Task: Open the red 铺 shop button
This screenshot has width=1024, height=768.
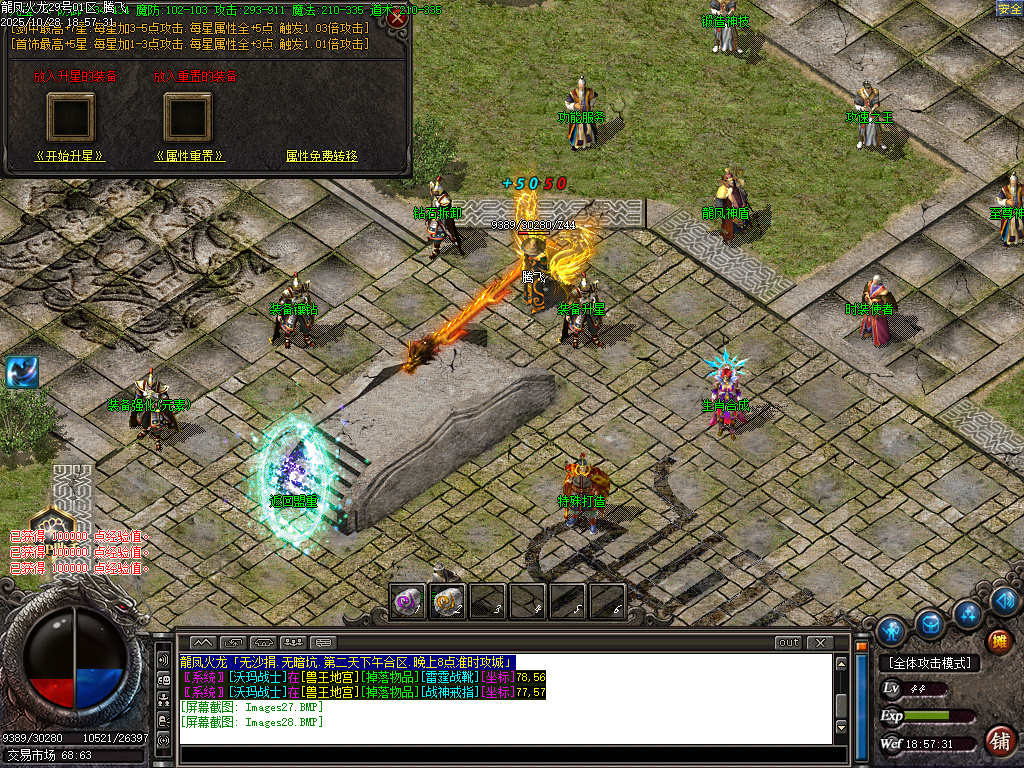Action: point(998,741)
